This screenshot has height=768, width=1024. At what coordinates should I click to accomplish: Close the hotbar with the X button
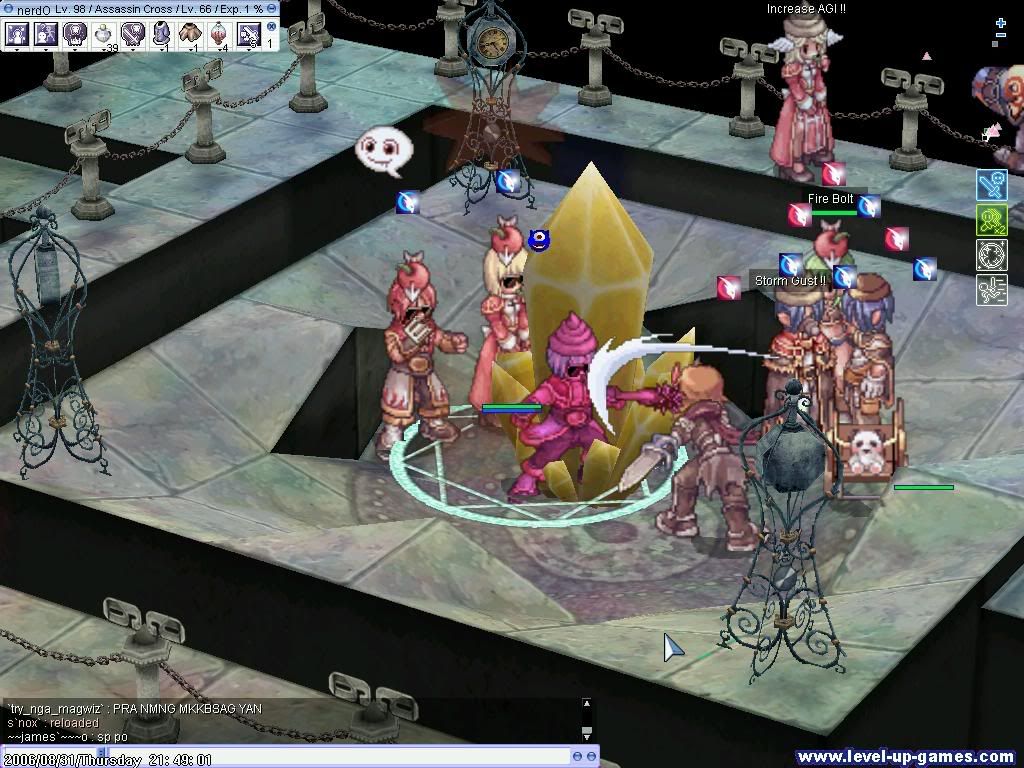[271, 25]
